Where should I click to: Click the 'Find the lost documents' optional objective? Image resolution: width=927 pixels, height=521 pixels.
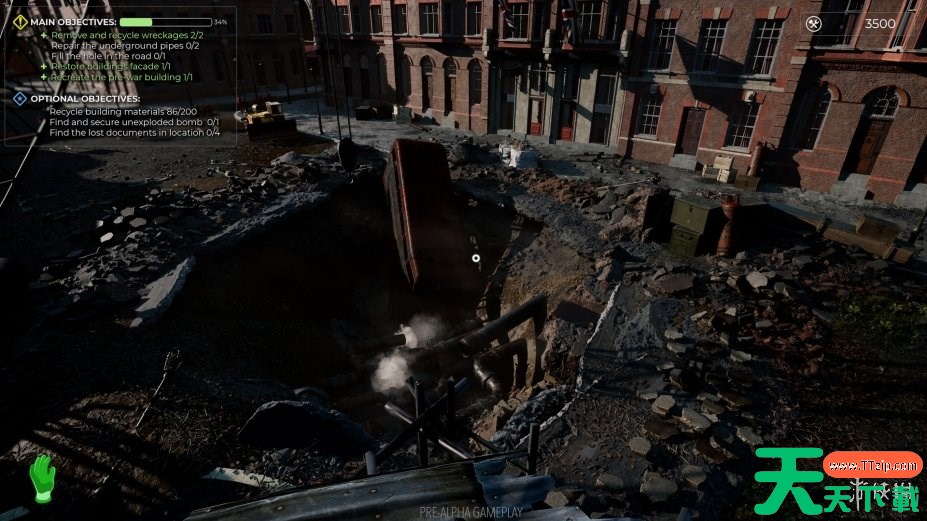tap(134, 132)
